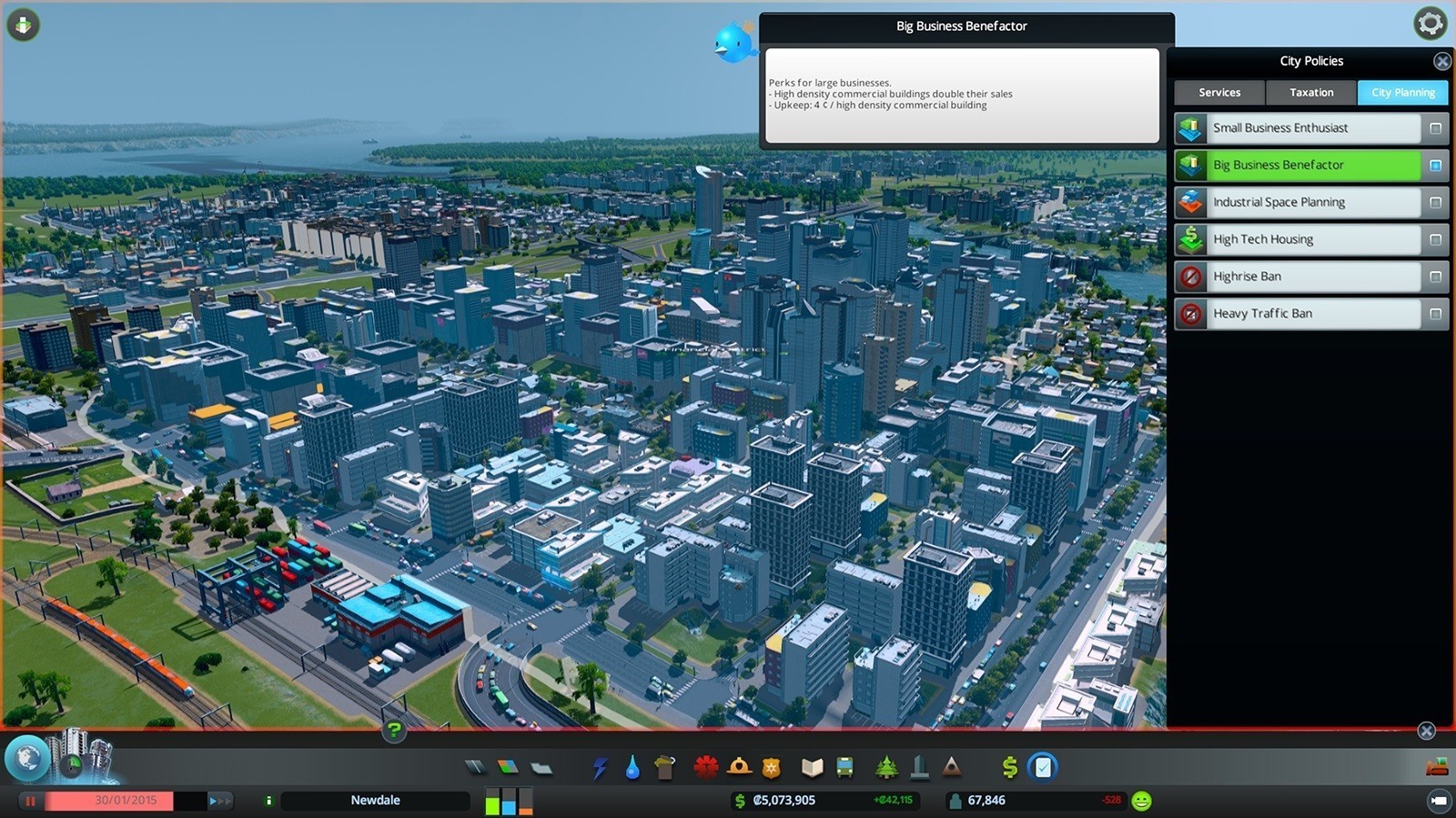The height and width of the screenshot is (818, 1456).
Task: Open the Taxation policies tab
Action: [1311, 93]
